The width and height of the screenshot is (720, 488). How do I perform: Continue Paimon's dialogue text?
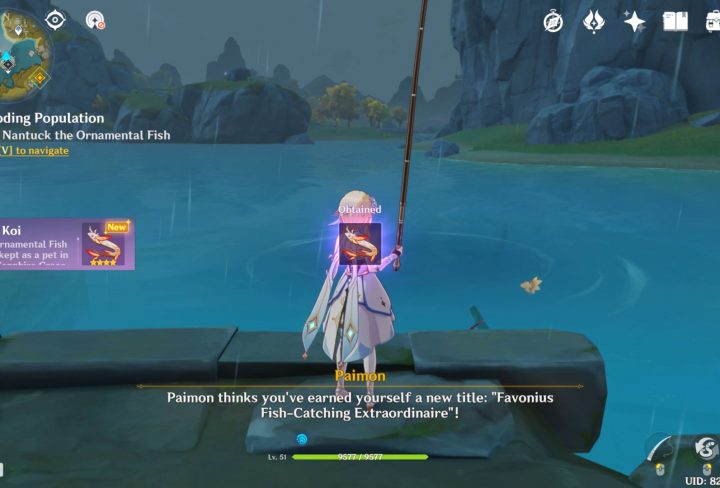(360, 404)
